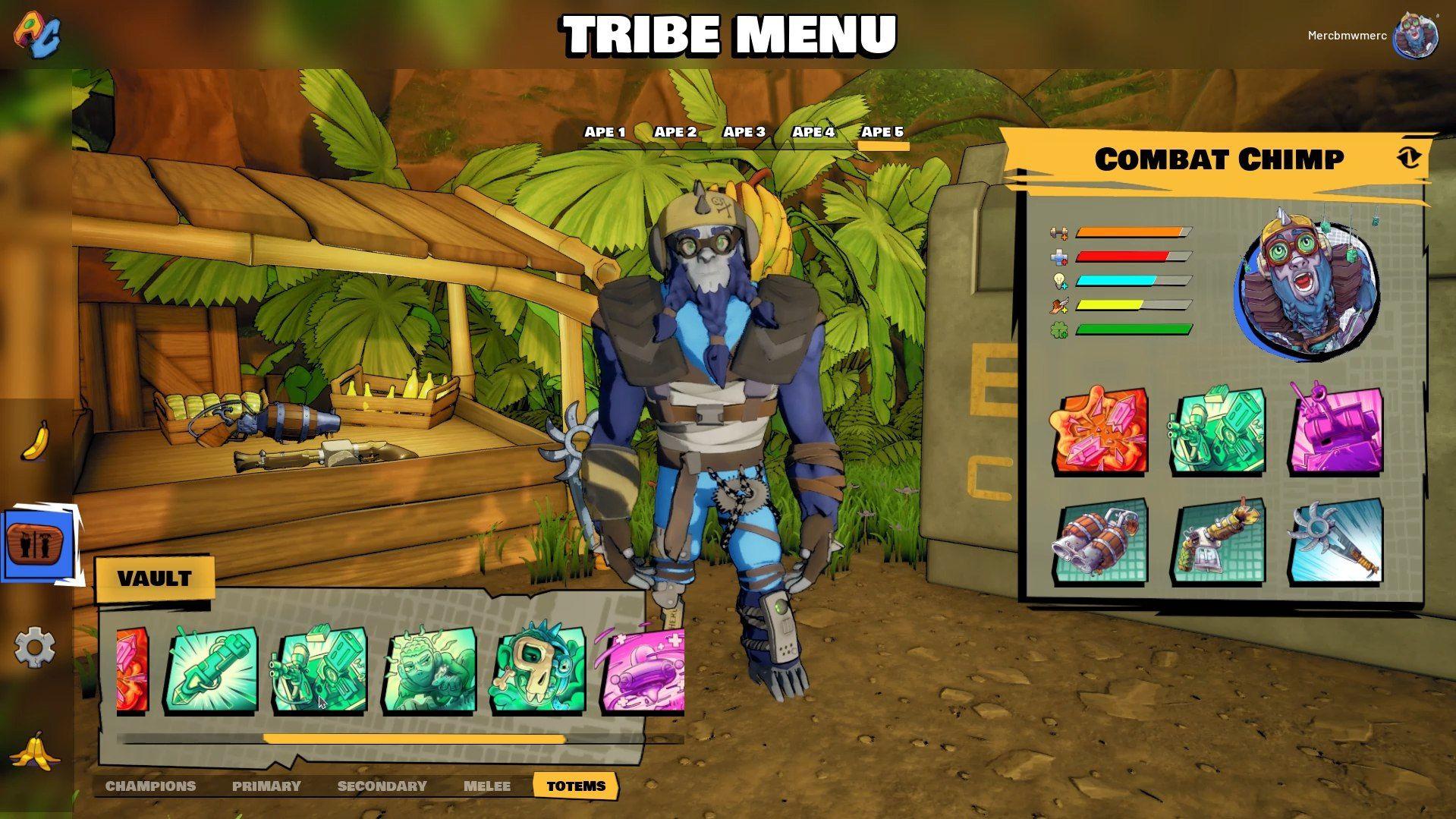Swap champion using the Combat Chimp arrows icon
Image resolution: width=1456 pixels, height=819 pixels.
(x=1408, y=158)
